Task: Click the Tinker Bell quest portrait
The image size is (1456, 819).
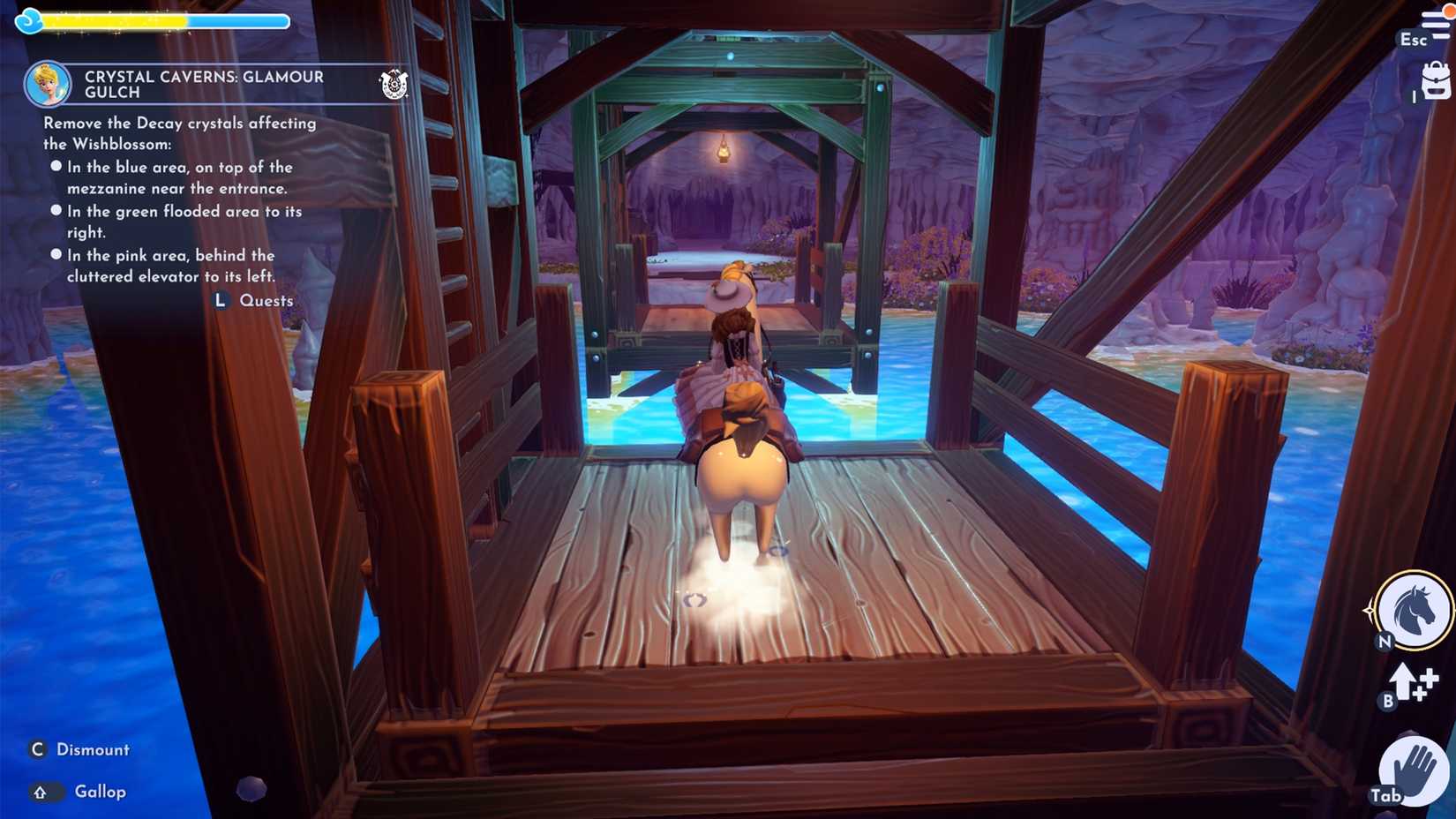Action: (x=49, y=82)
